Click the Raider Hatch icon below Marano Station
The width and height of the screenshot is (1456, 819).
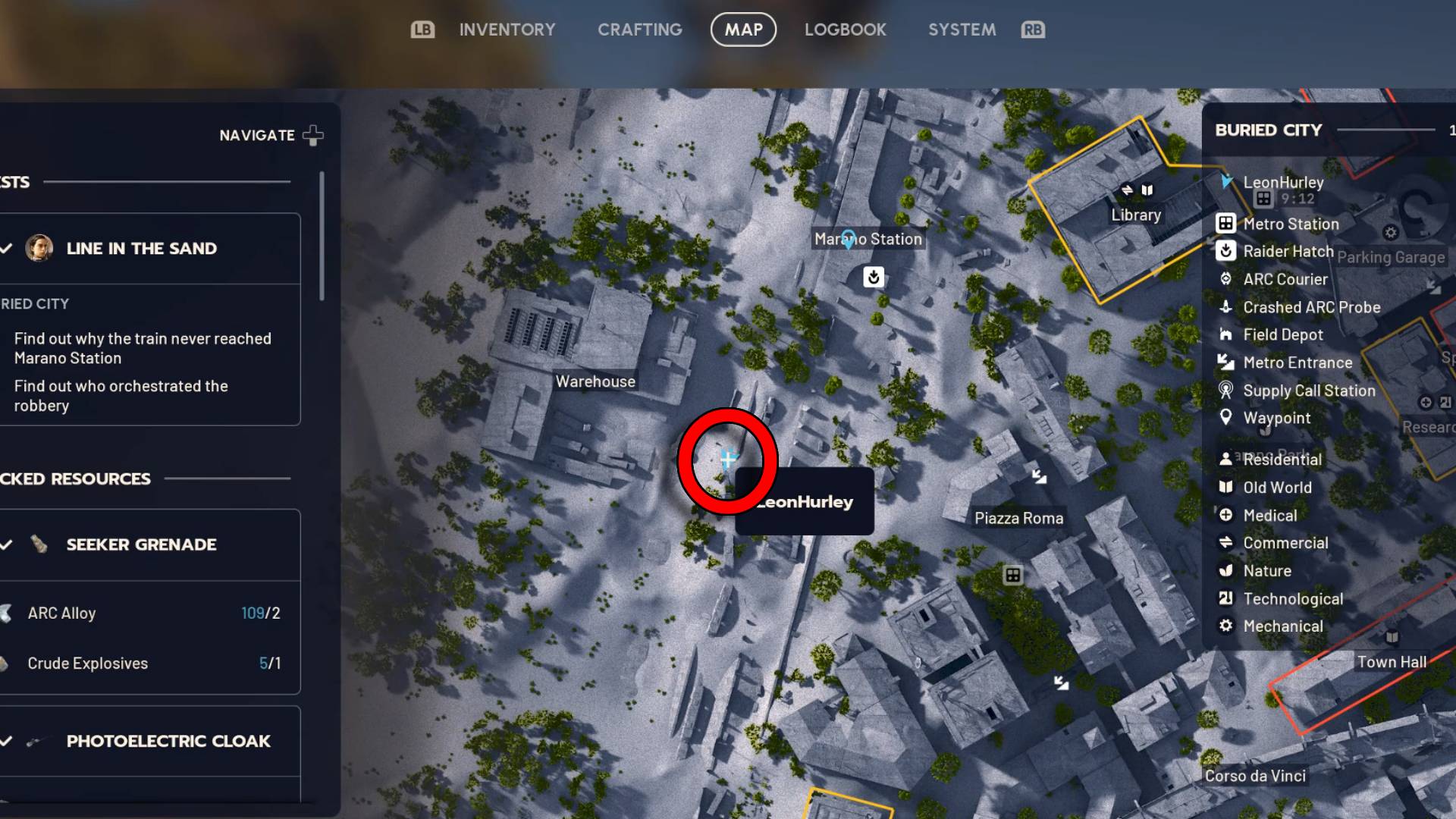(x=874, y=278)
